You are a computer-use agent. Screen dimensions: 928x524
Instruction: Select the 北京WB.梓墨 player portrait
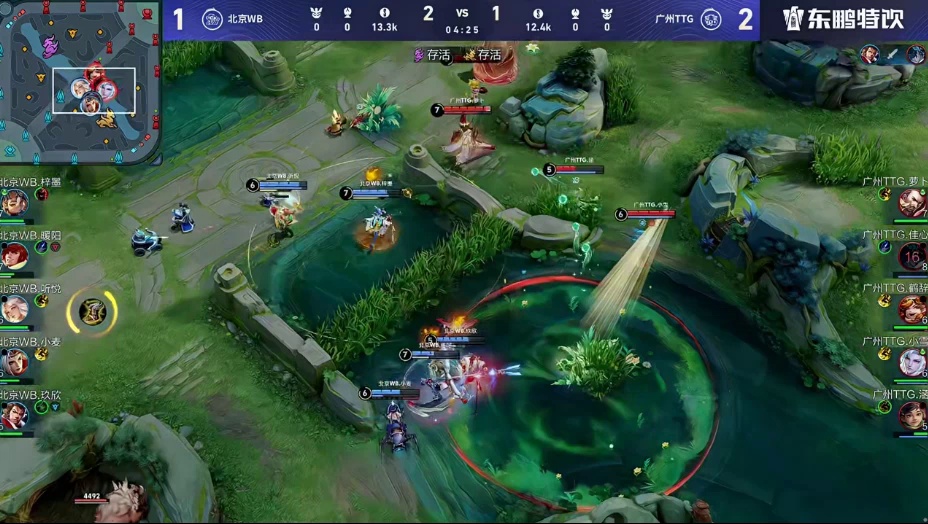click(x=14, y=203)
